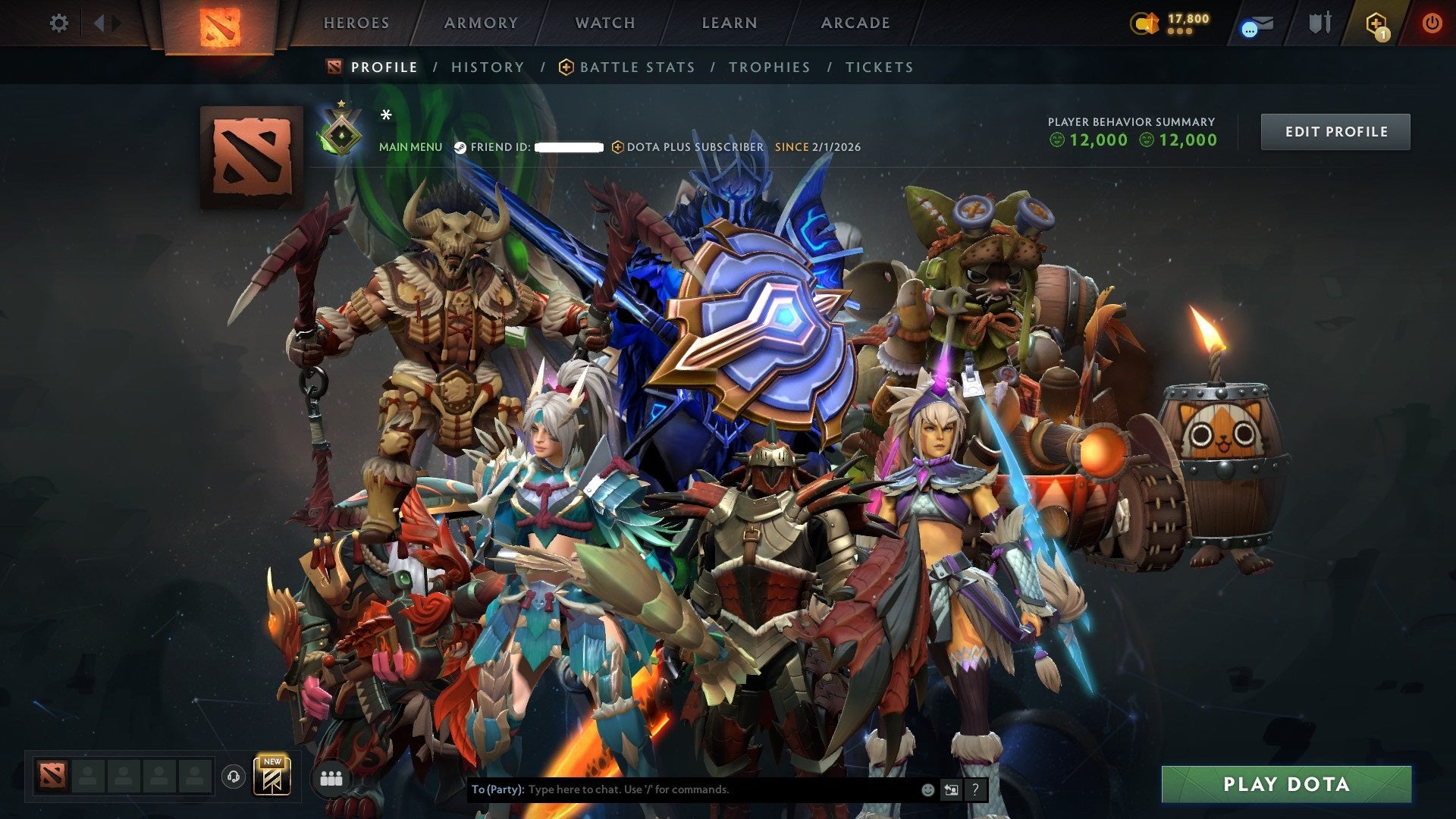Switch to the HISTORY tab
1456x819 pixels.
click(x=487, y=67)
